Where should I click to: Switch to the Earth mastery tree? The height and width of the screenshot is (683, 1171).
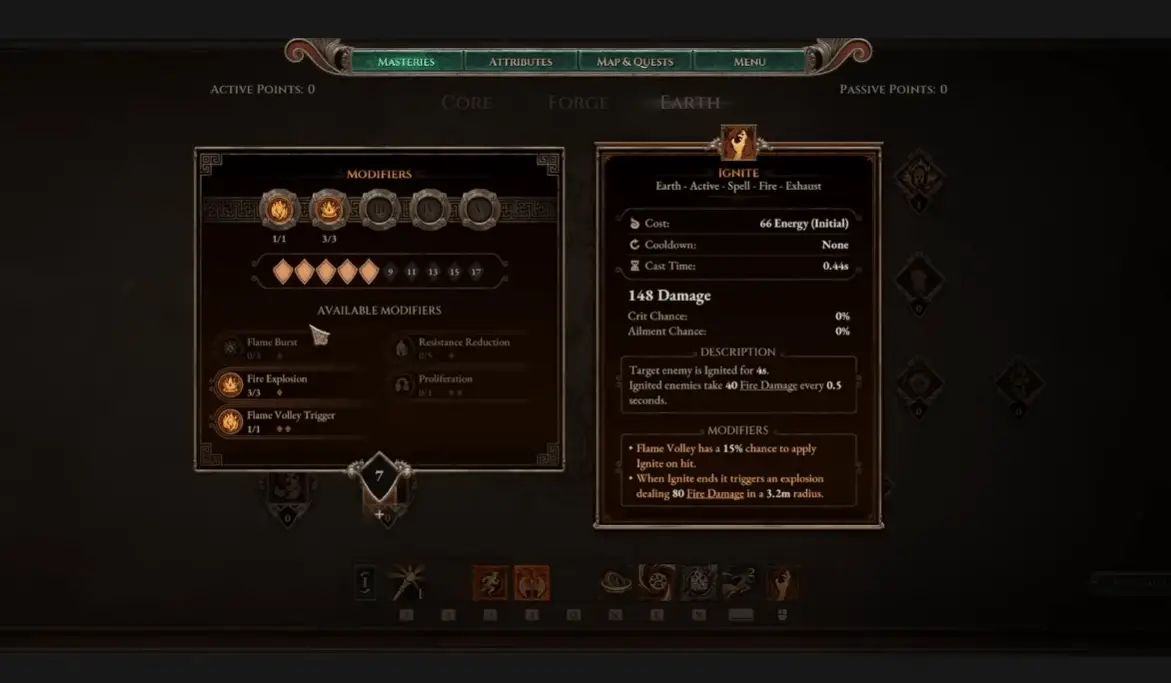click(690, 103)
